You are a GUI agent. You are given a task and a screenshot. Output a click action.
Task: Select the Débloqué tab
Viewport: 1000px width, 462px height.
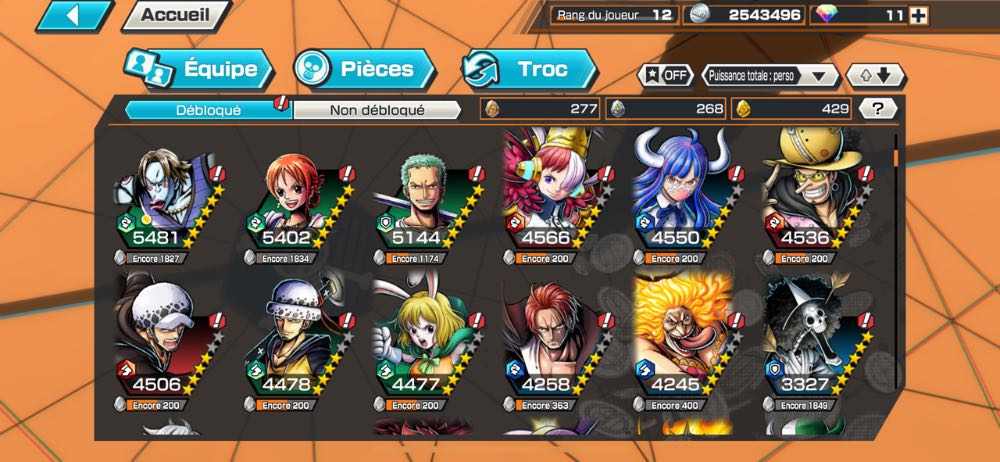(x=207, y=110)
